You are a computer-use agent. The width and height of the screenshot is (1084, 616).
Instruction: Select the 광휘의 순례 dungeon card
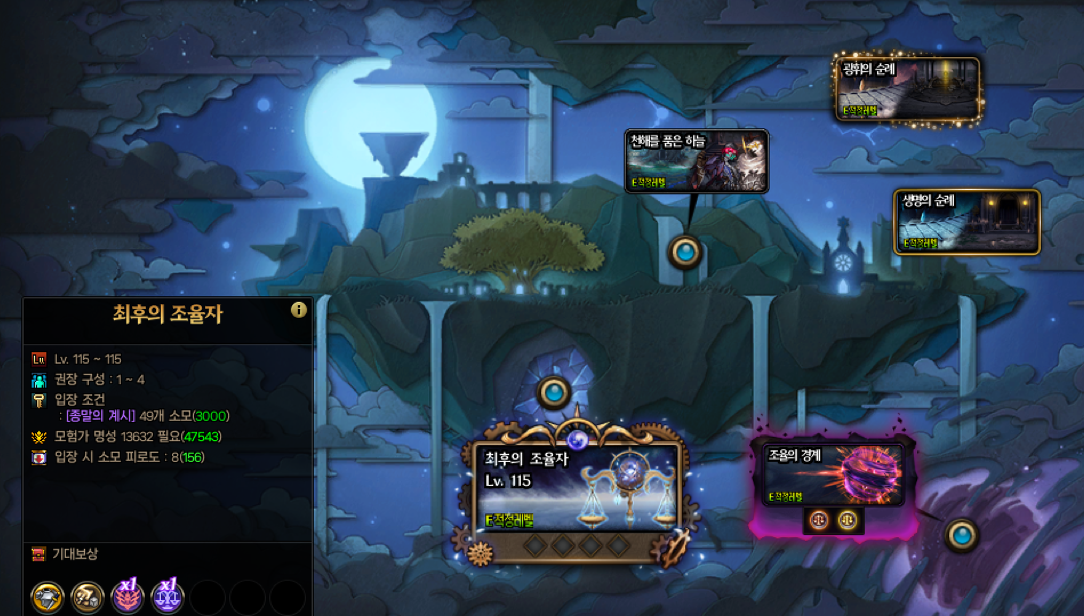coord(907,90)
